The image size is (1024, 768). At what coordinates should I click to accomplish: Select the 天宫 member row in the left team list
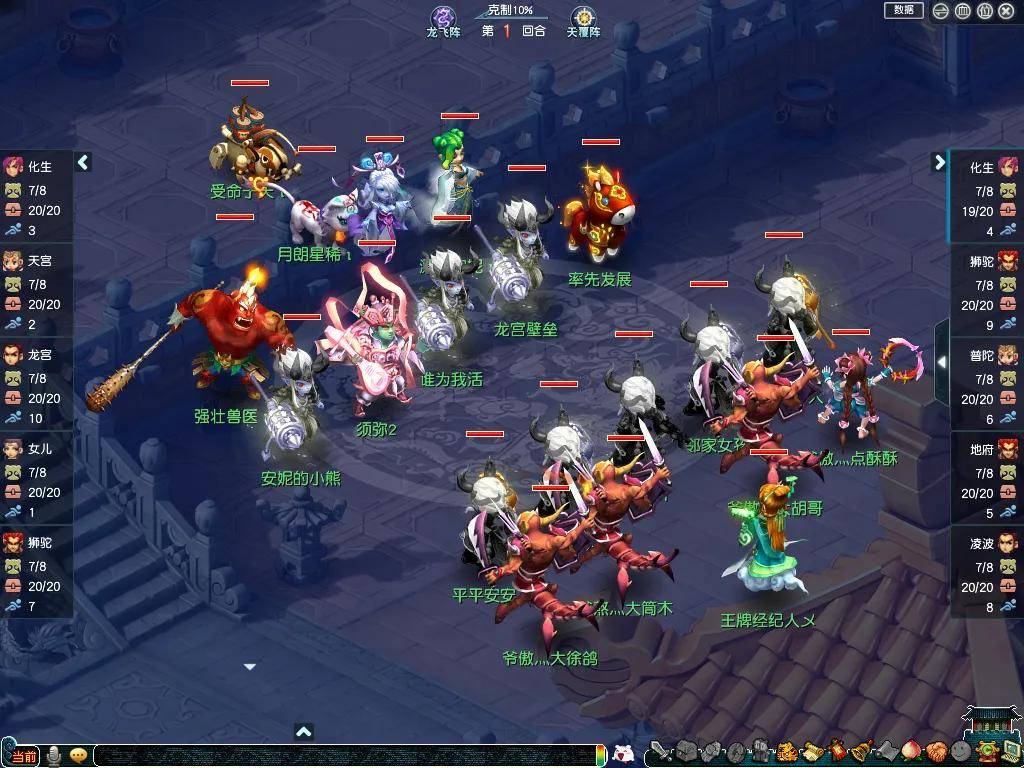(x=37, y=283)
